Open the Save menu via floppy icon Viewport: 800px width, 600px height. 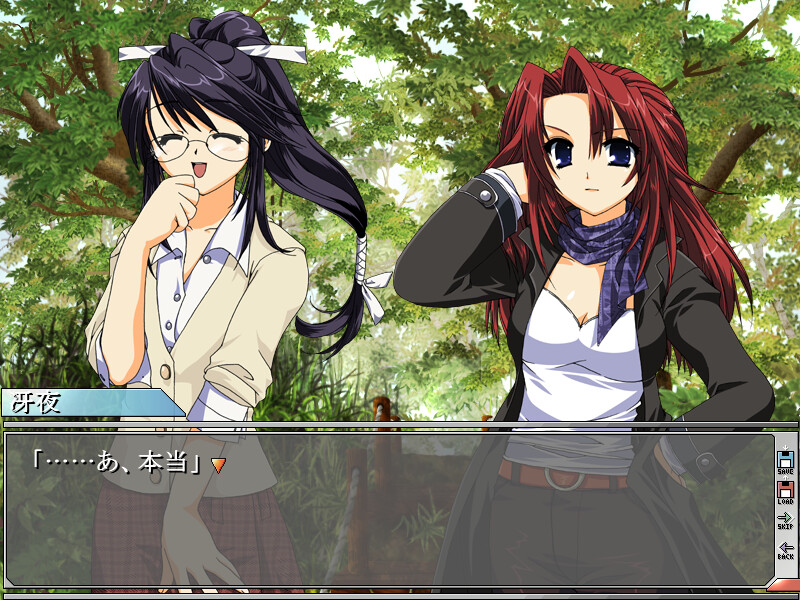coord(785,462)
